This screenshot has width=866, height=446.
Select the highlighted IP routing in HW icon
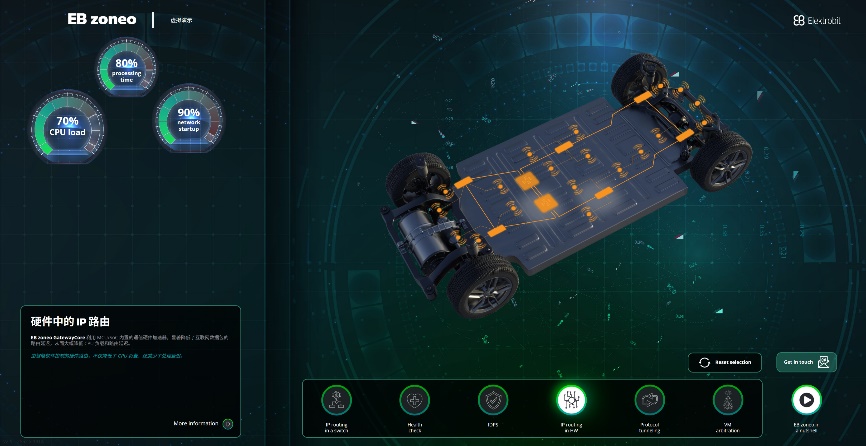click(x=571, y=400)
